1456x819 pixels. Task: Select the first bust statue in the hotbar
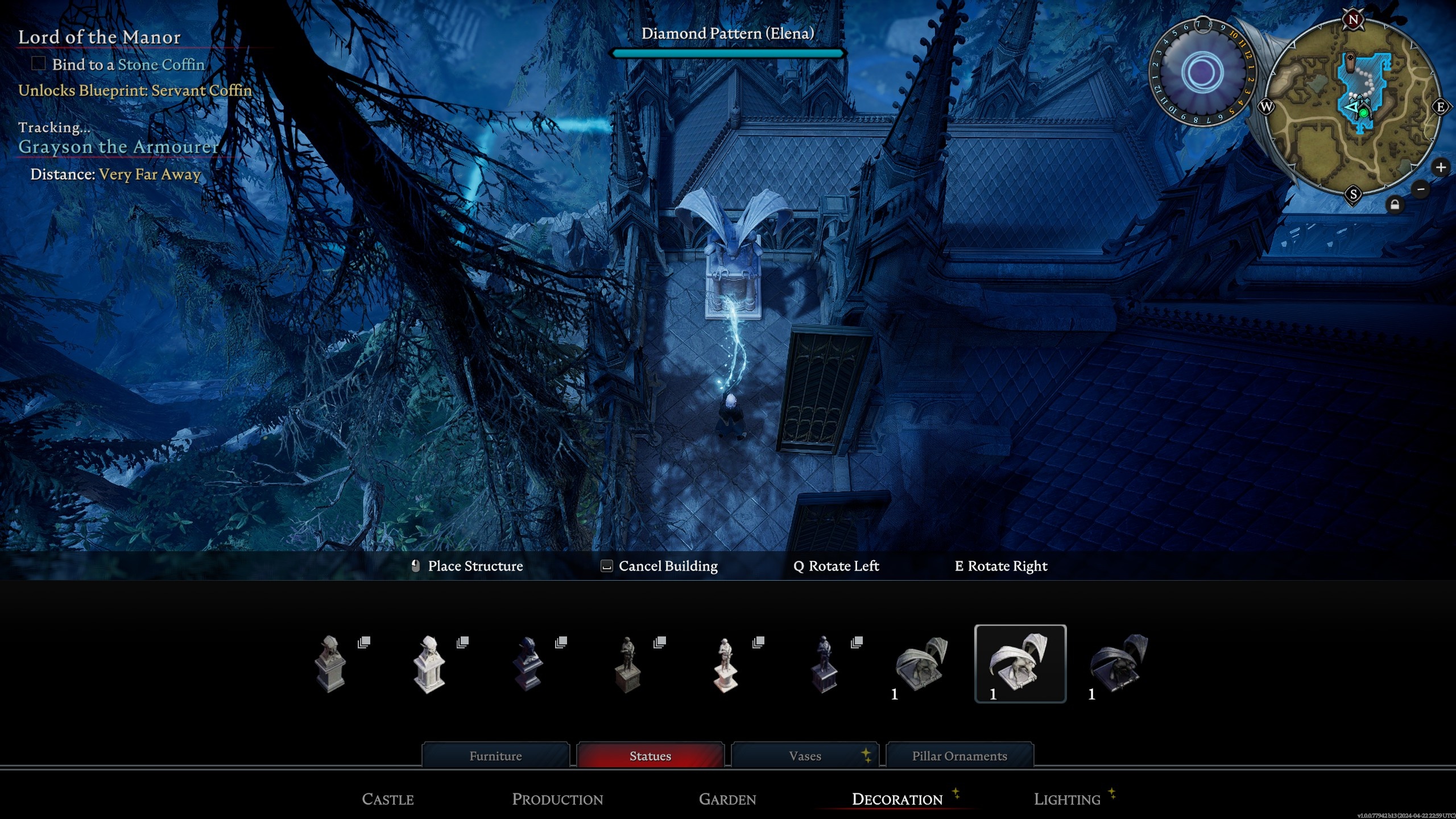tap(330, 665)
